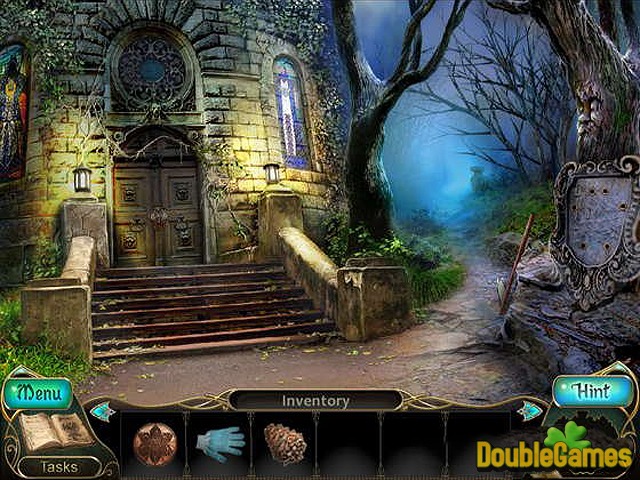The height and width of the screenshot is (480, 640).
Task: Pick the blue glove from inventory
Action: tap(220, 443)
